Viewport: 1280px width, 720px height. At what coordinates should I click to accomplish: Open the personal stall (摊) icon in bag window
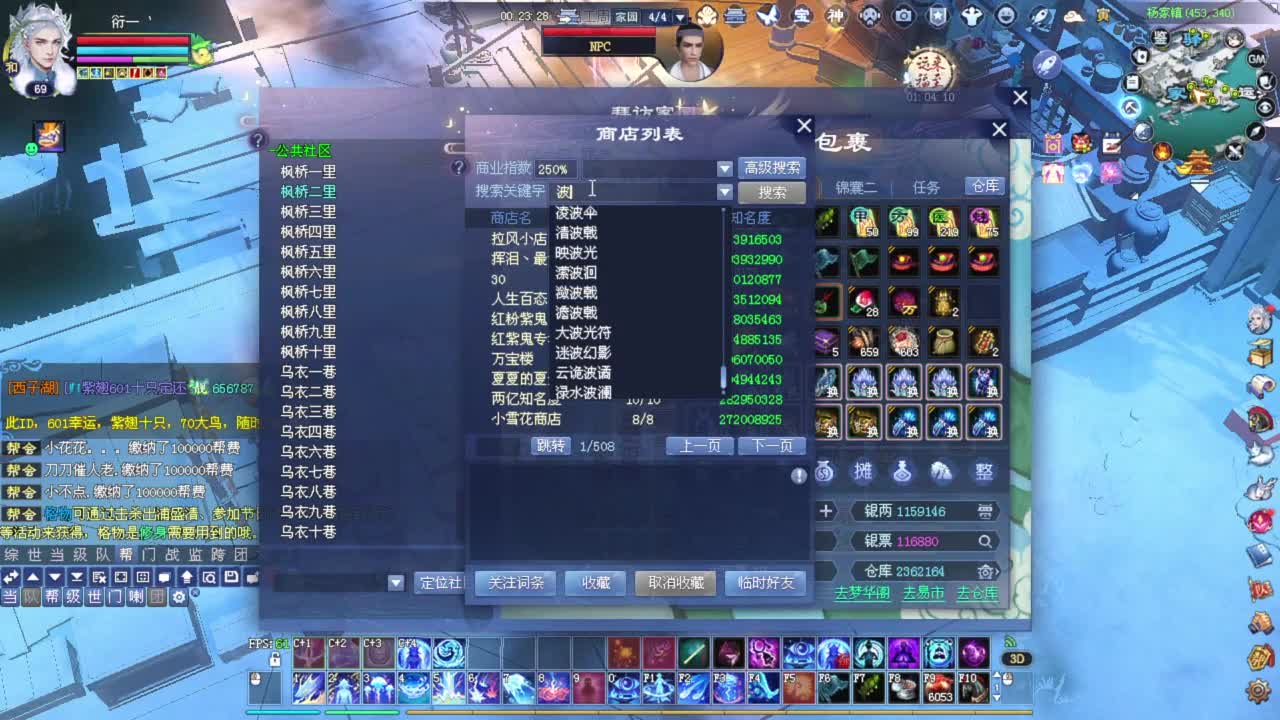(x=863, y=472)
